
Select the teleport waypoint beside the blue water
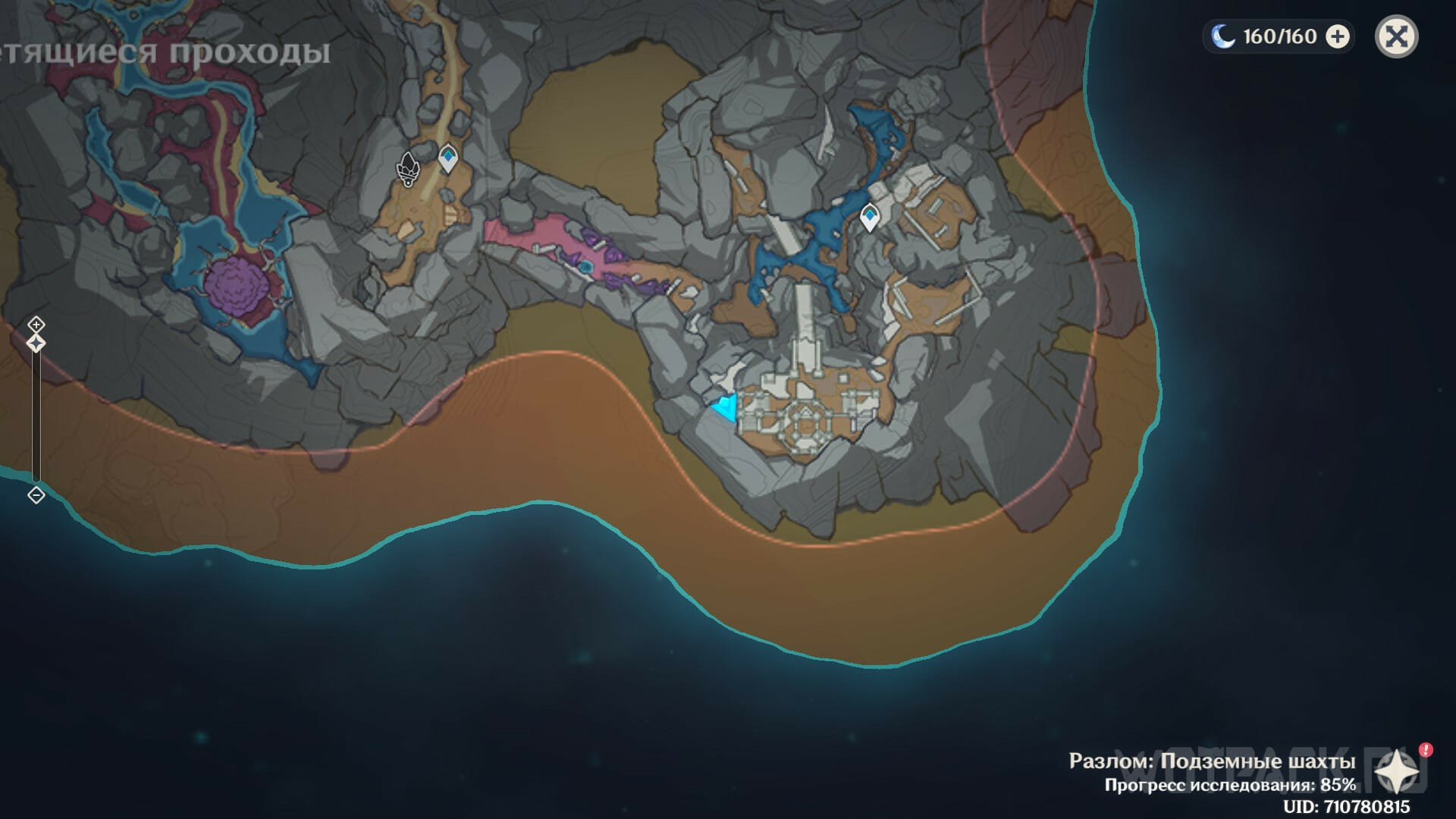tap(869, 218)
